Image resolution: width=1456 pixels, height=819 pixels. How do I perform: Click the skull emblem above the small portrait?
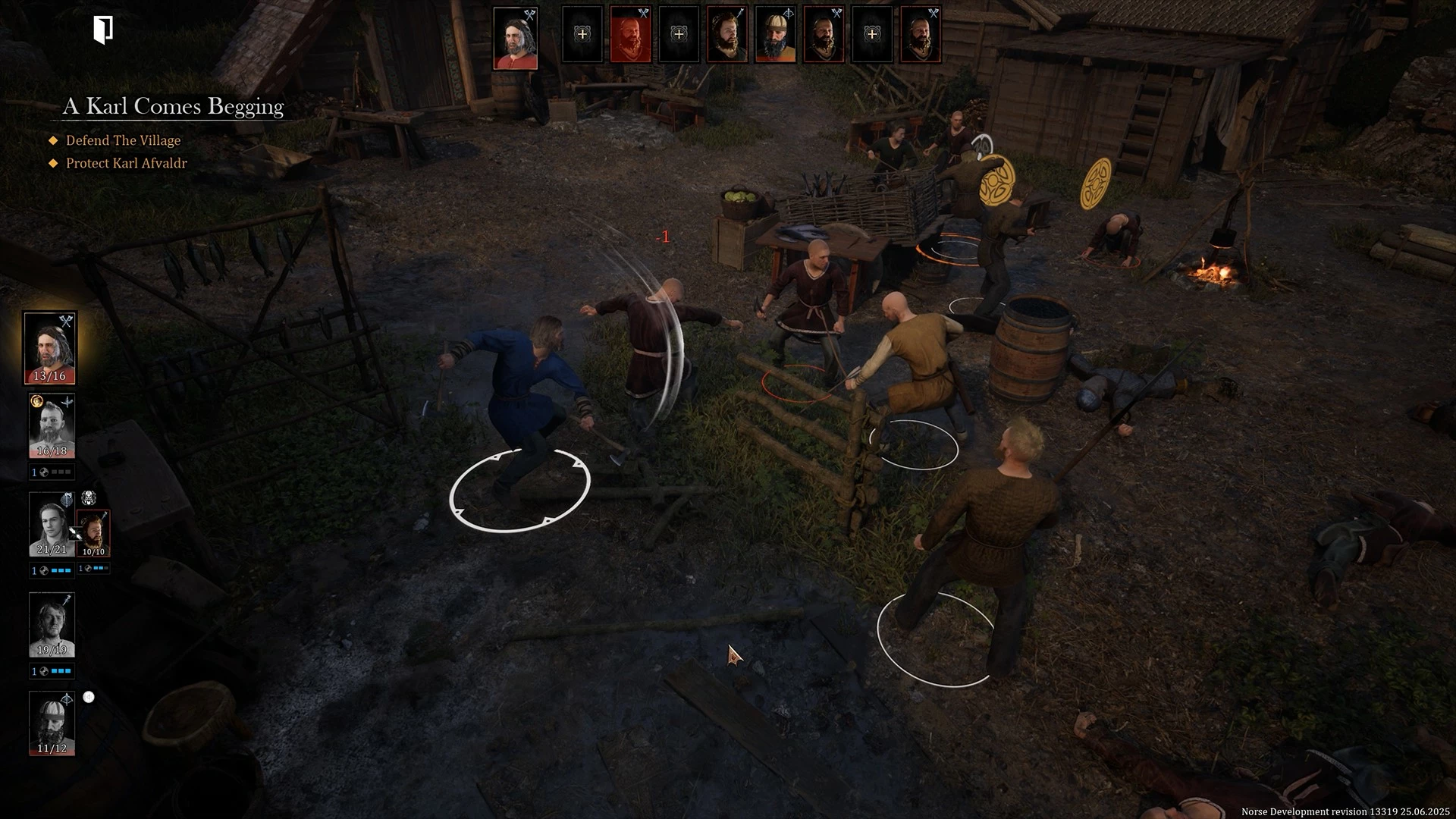89,498
